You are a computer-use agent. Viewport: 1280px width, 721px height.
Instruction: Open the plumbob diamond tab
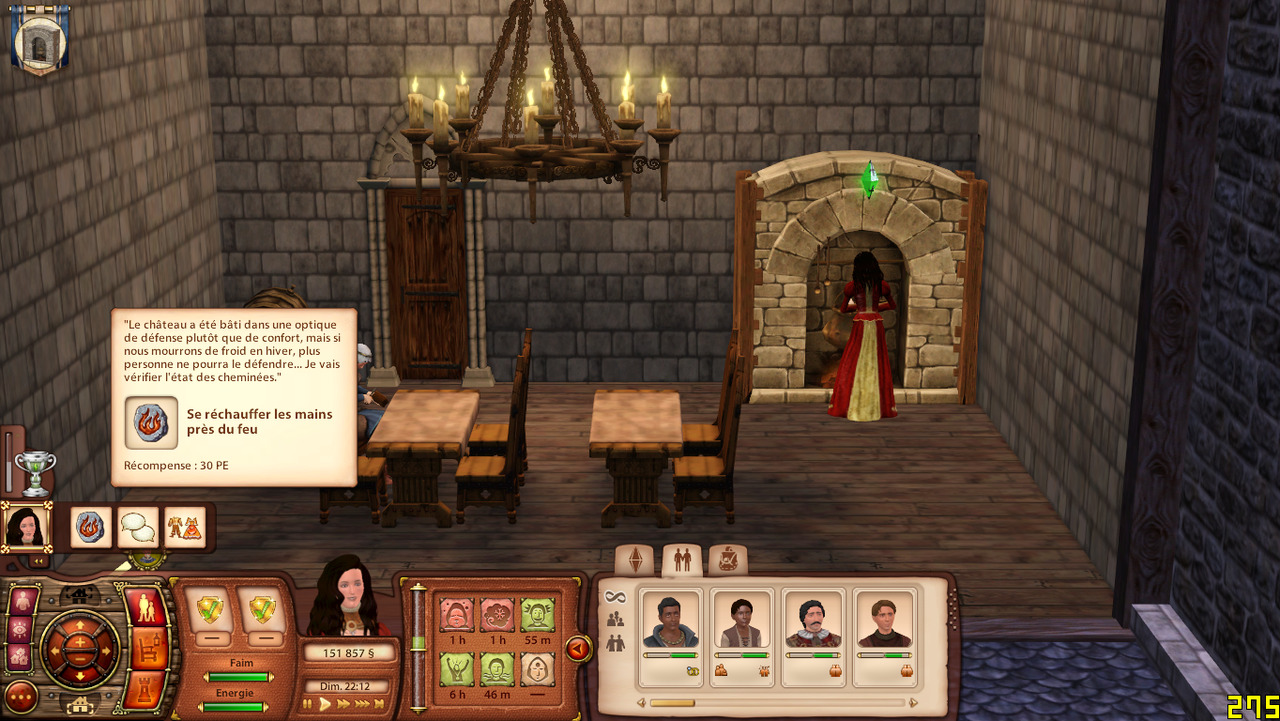click(x=634, y=561)
